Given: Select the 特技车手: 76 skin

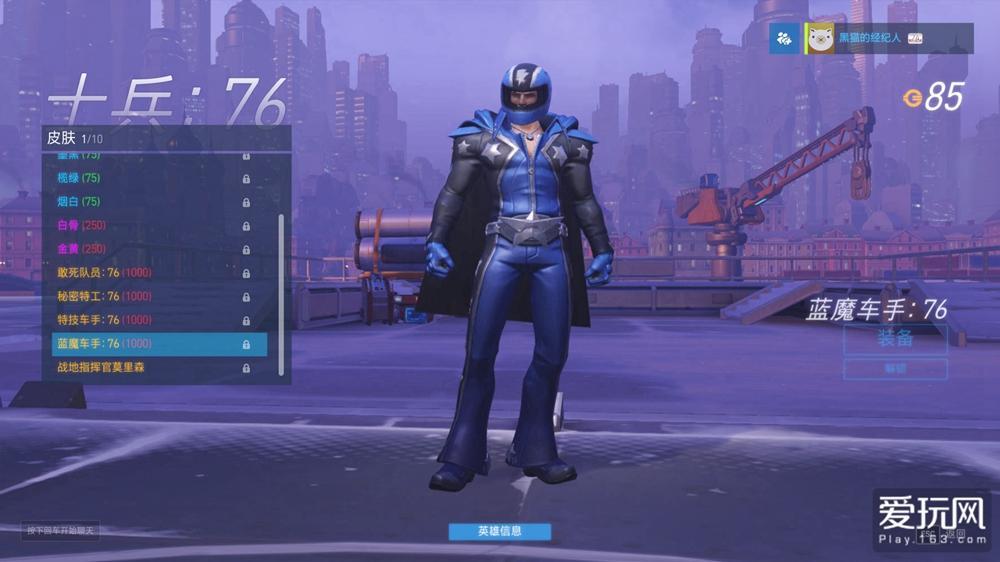Looking at the screenshot, I should [150, 320].
